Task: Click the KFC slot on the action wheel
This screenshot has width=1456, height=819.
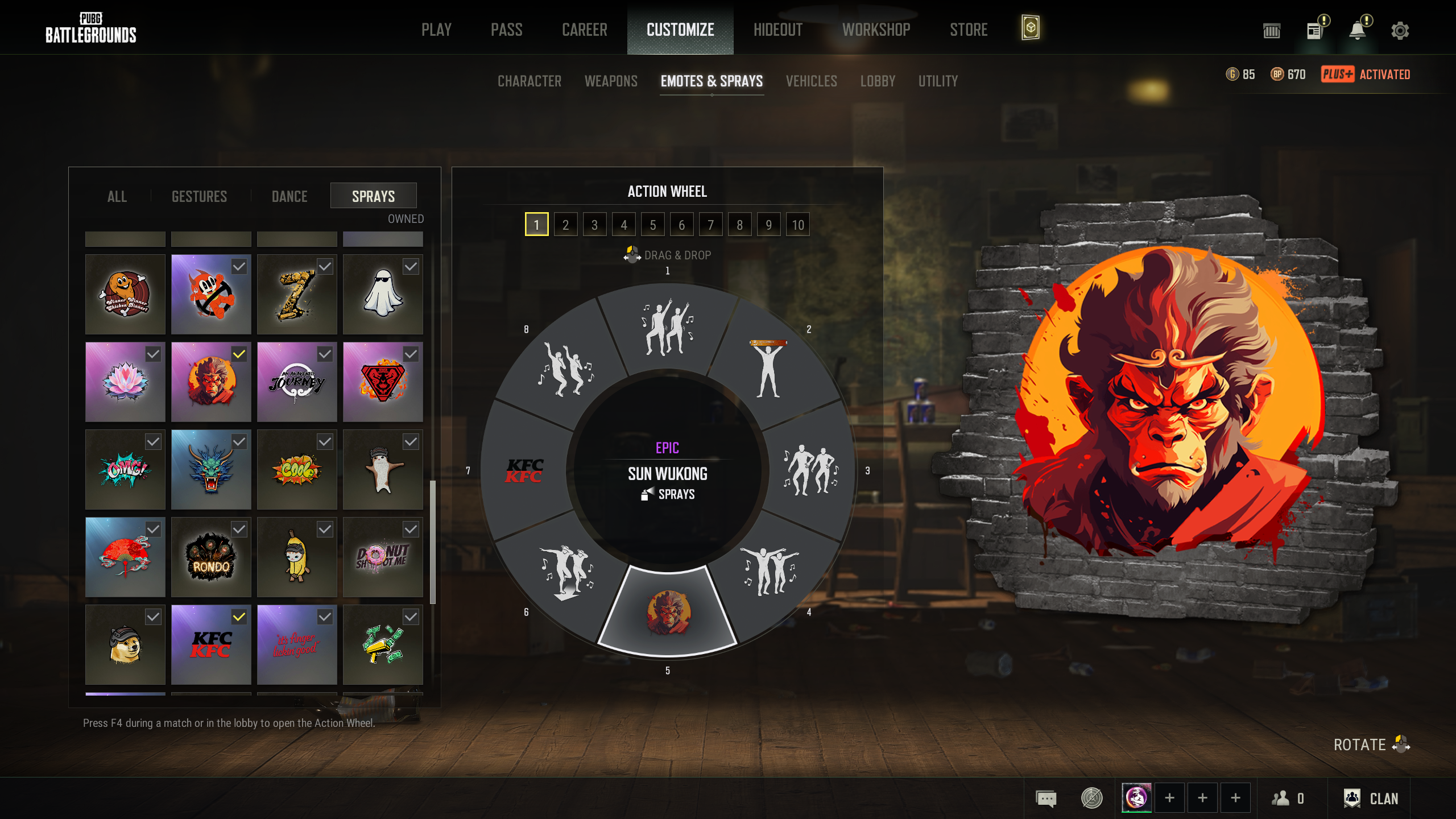Action: (x=524, y=471)
